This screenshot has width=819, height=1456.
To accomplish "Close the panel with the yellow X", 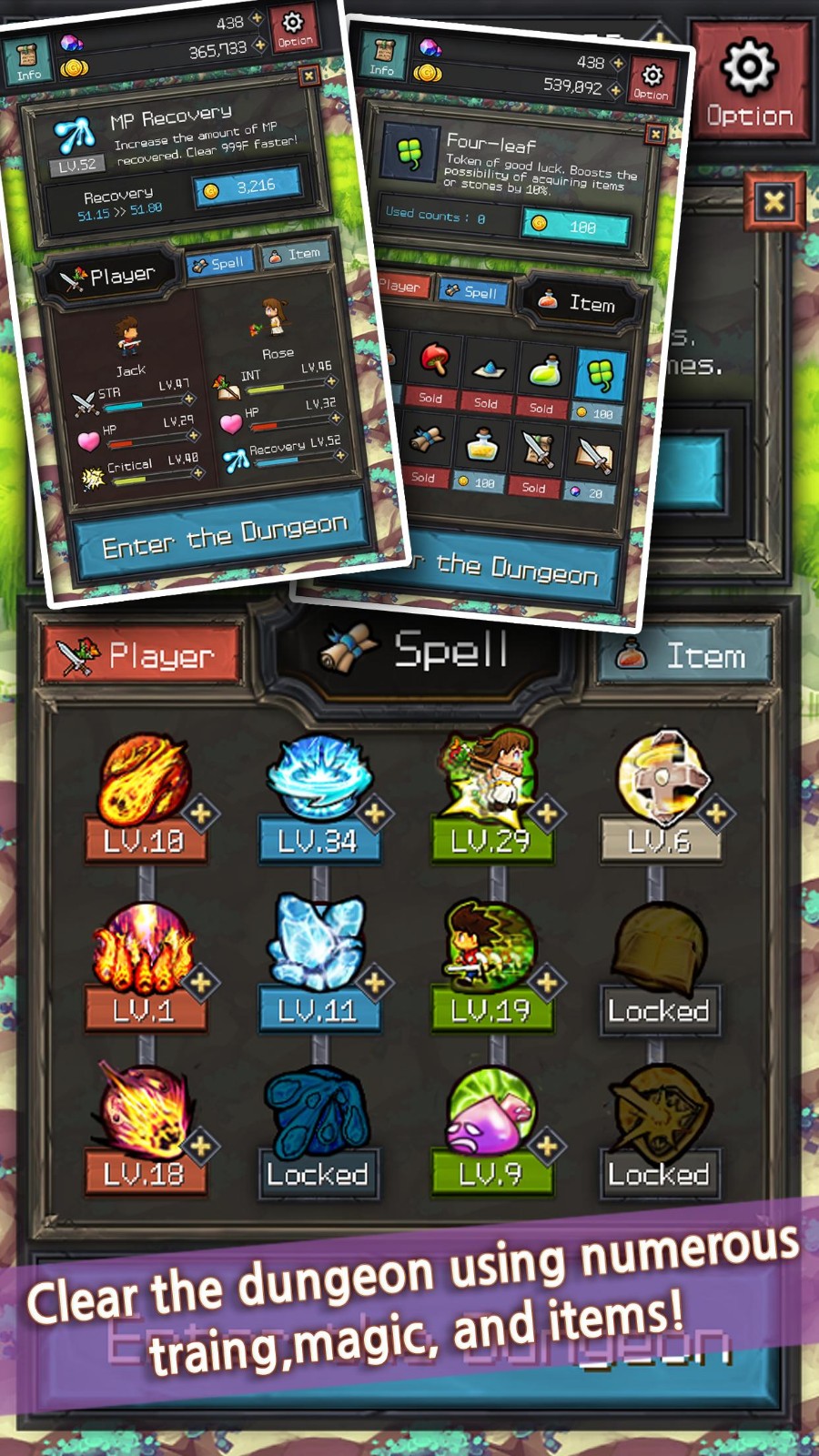I will point(773,201).
